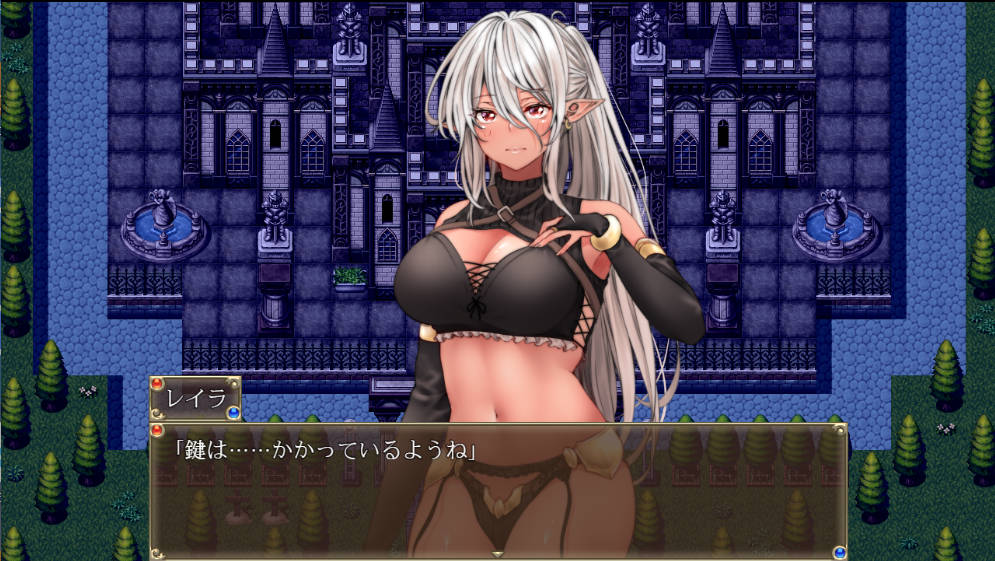
Task: Click the small continue arrow under the dialogue
Action: [x=498, y=553]
